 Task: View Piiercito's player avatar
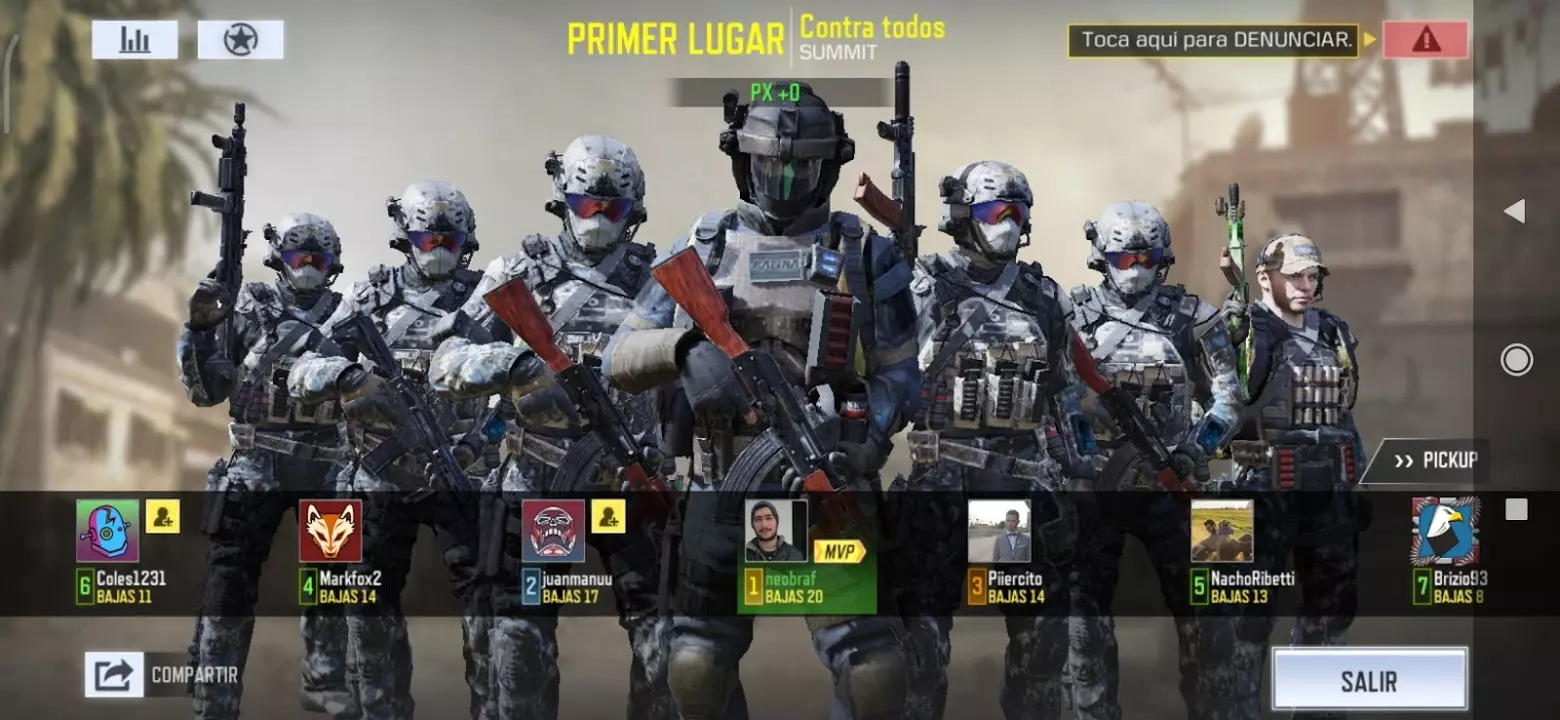pos(999,531)
